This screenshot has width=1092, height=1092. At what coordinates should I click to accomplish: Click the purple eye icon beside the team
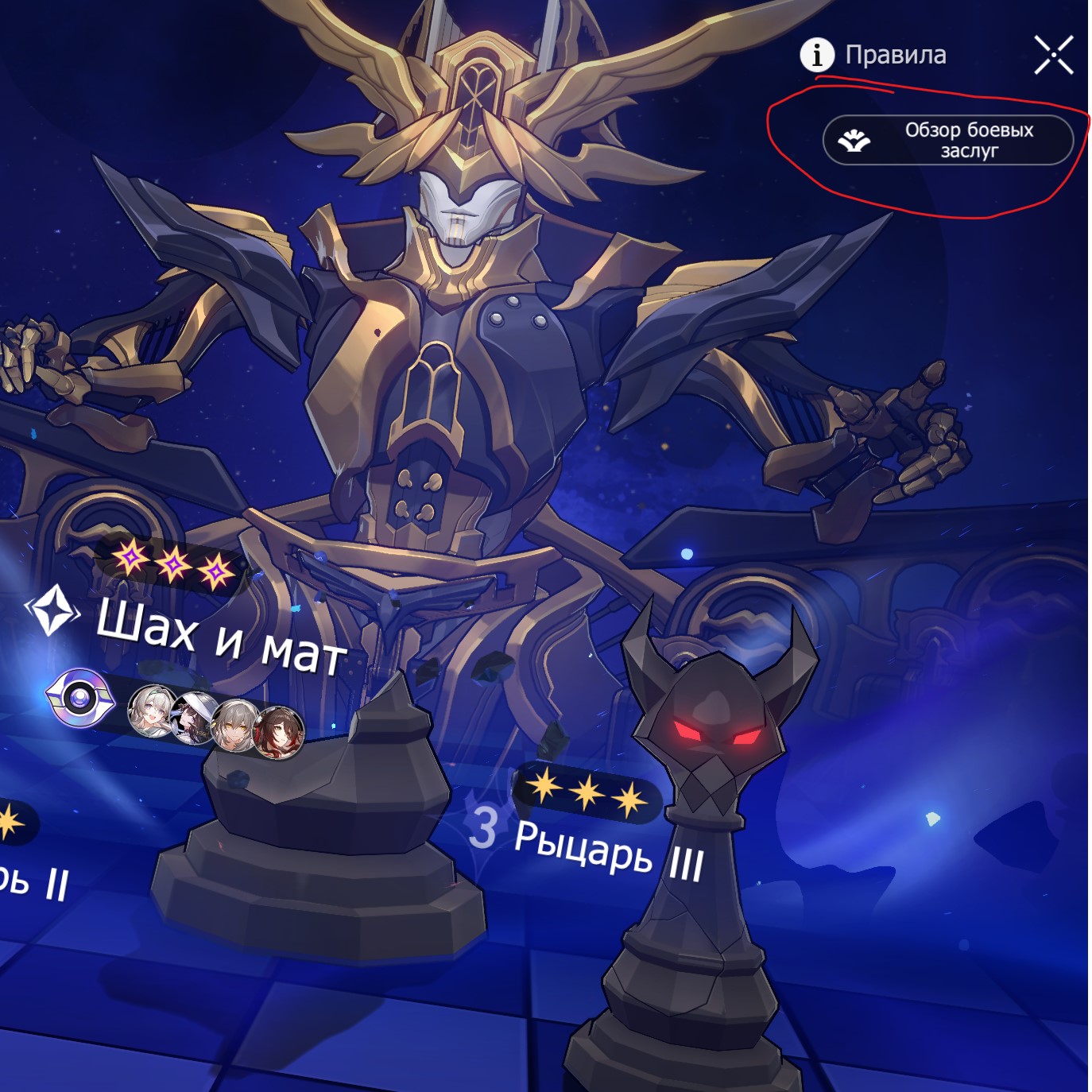80,699
